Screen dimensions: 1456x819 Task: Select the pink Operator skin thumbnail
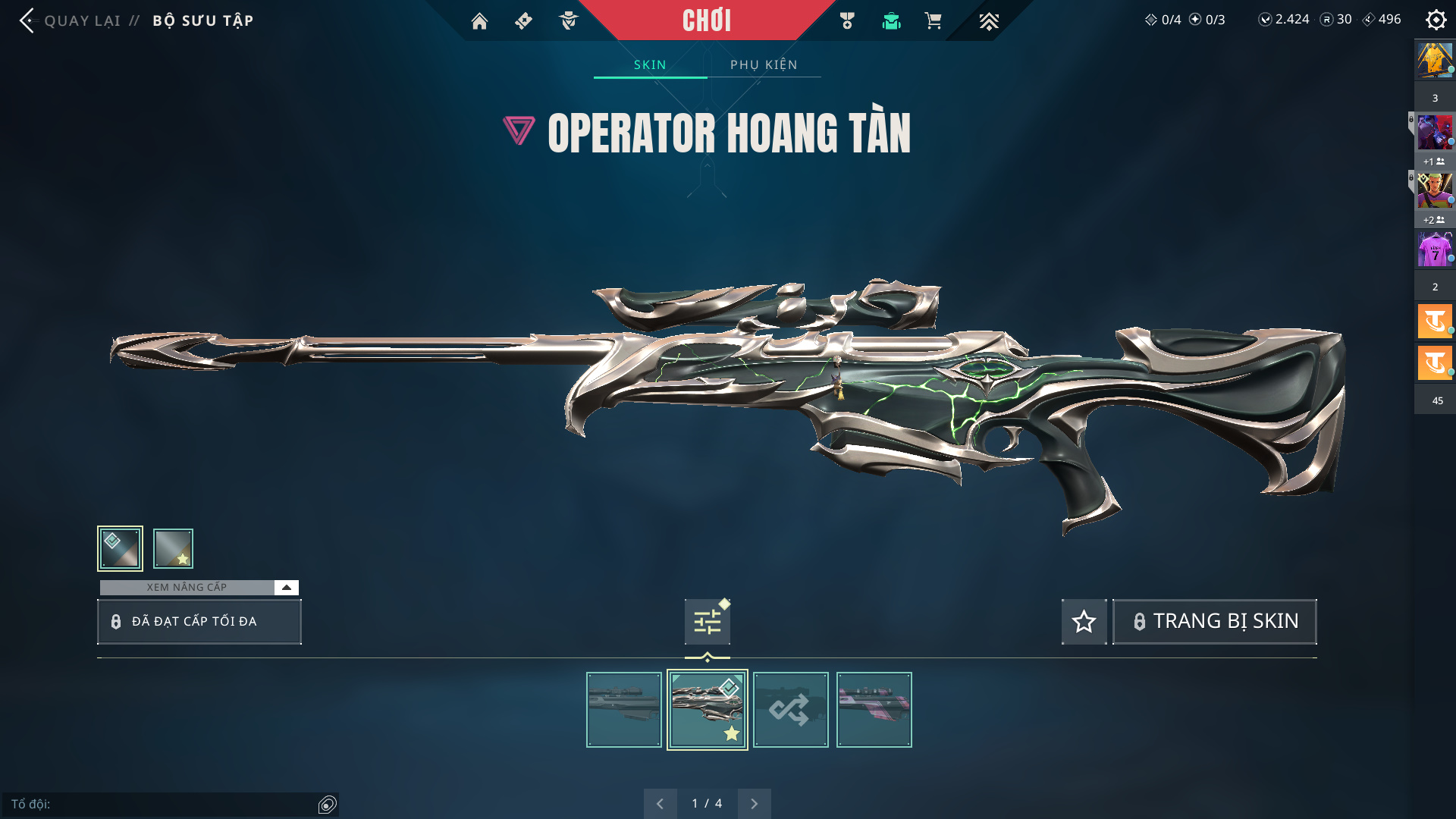point(874,710)
